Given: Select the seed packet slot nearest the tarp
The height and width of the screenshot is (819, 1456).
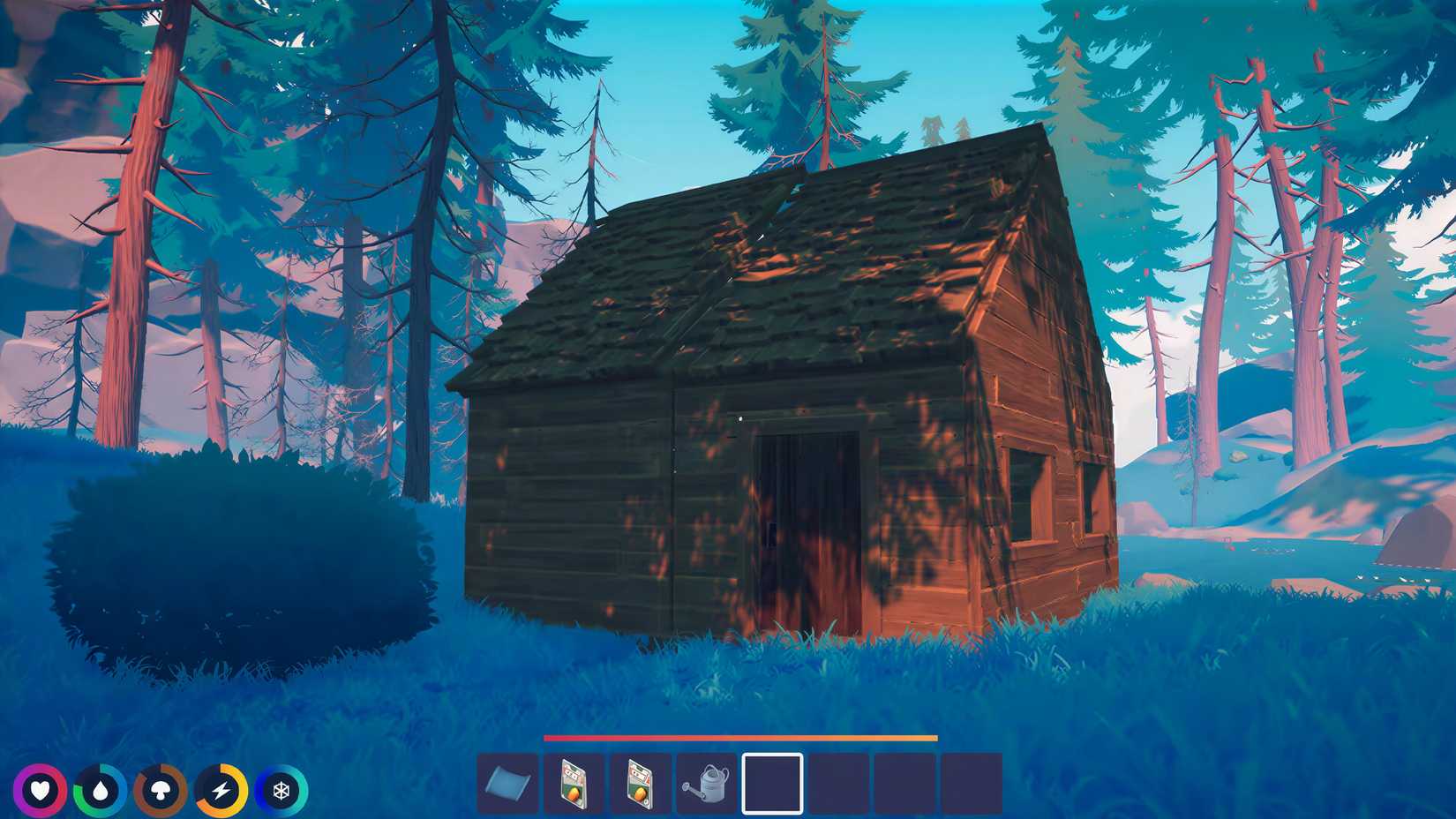Looking at the screenshot, I should tap(574, 783).
